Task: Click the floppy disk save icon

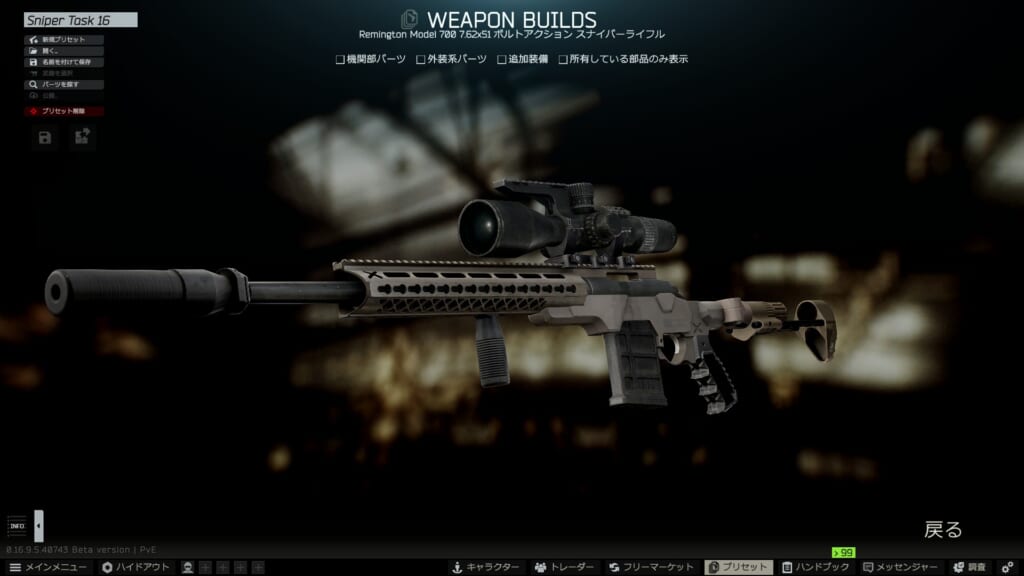Action: tap(45, 138)
